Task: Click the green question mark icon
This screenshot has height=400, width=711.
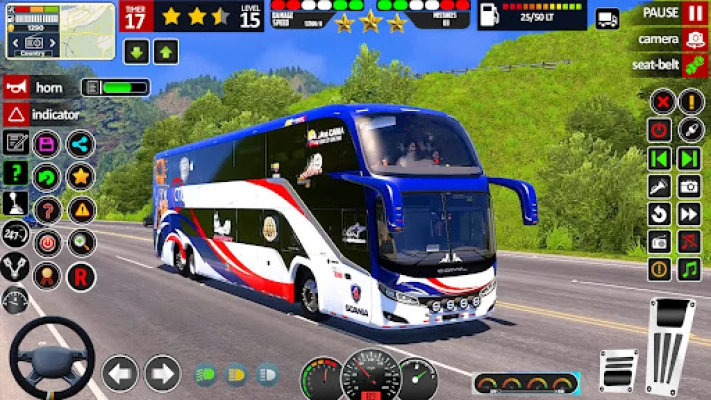Action: [x=15, y=173]
